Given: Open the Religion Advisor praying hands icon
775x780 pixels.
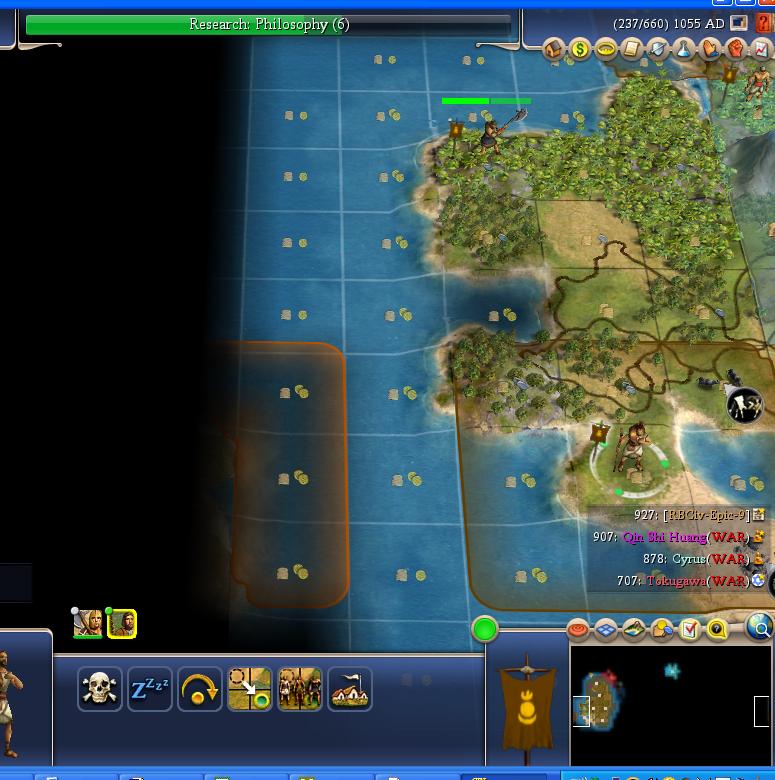Looking at the screenshot, I should [710, 50].
